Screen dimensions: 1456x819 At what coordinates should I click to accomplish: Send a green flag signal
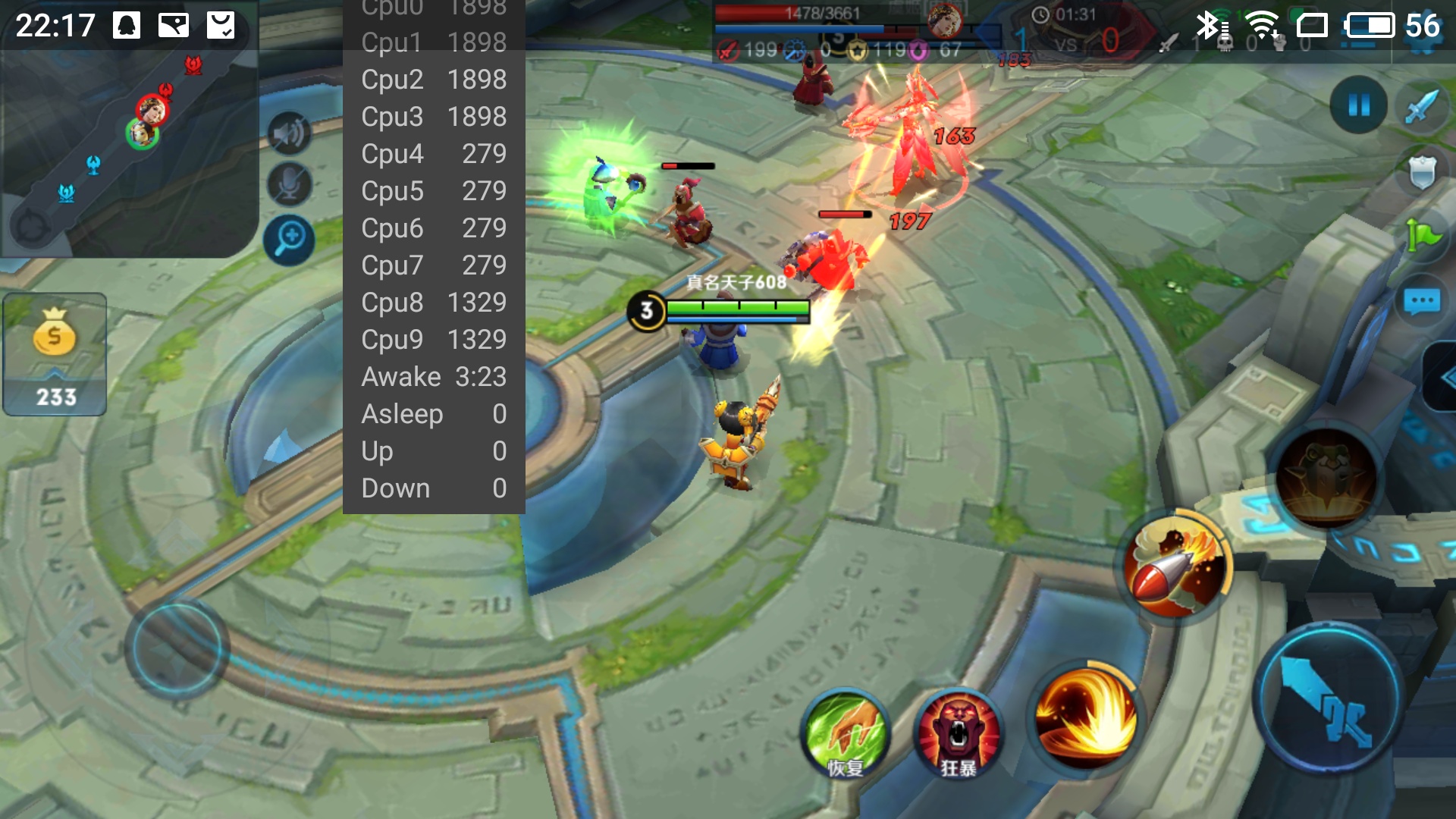point(1422,235)
